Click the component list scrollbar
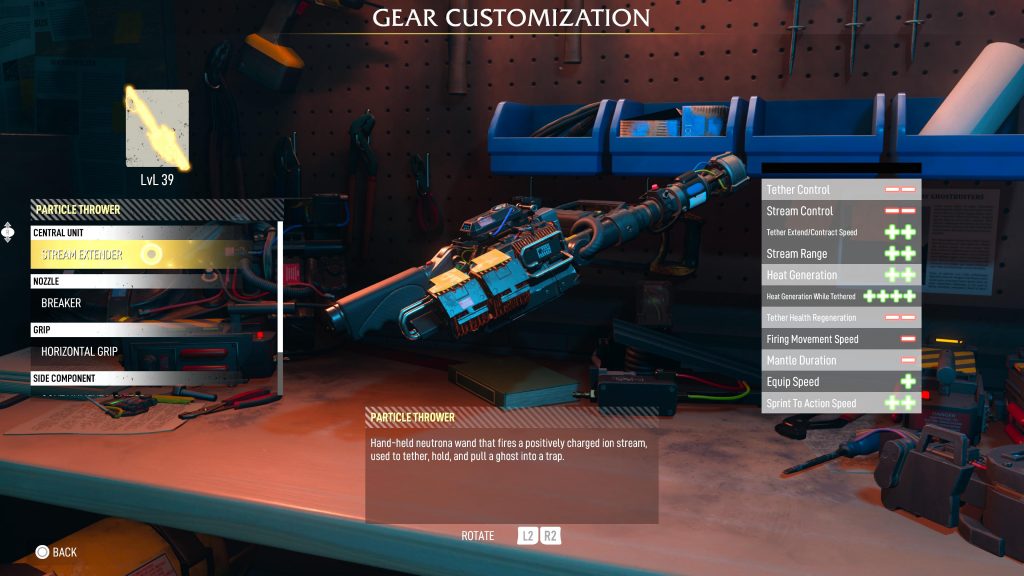The image size is (1024, 576). (x=280, y=287)
